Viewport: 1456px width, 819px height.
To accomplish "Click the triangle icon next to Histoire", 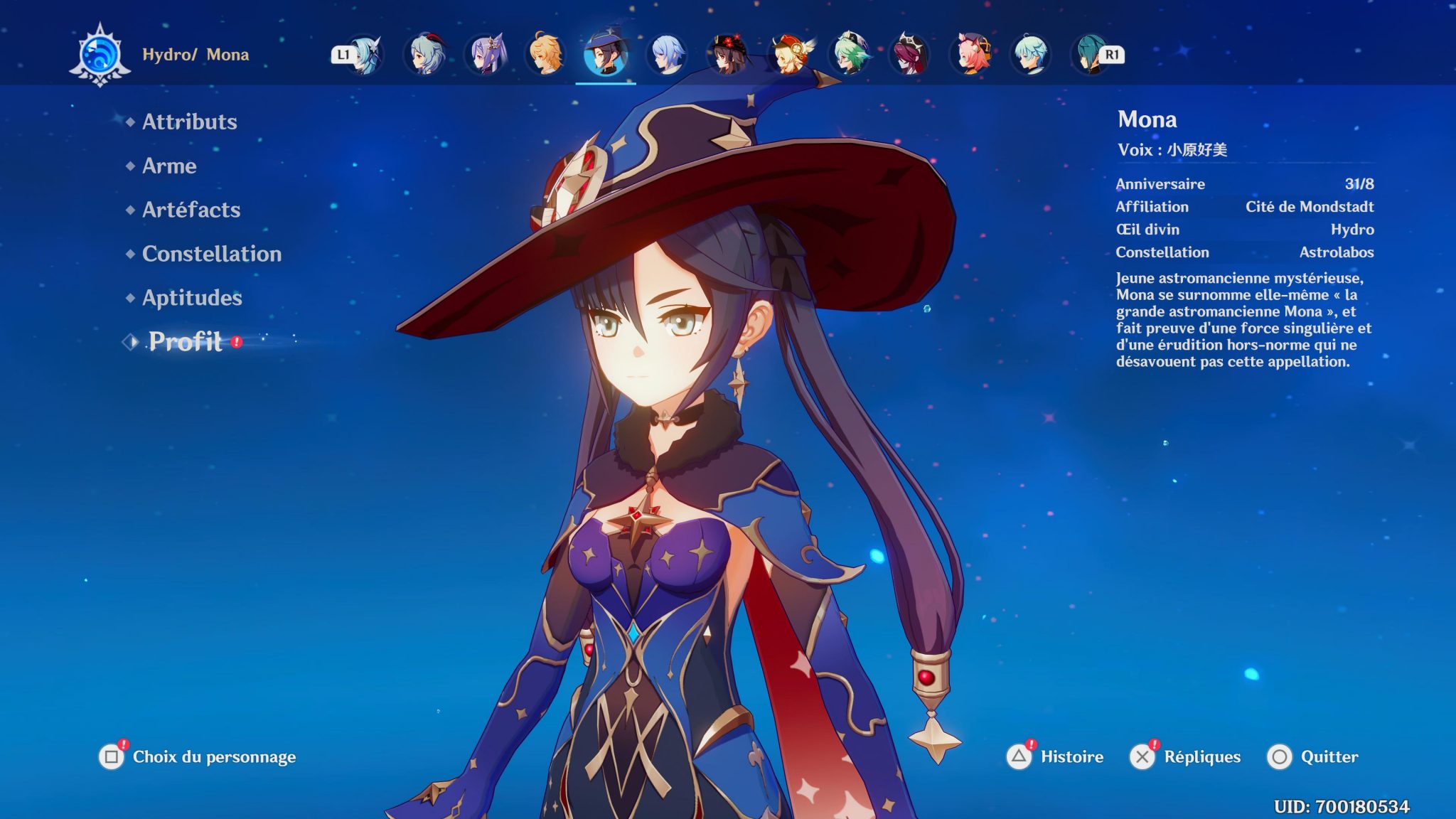I will pos(1018,757).
